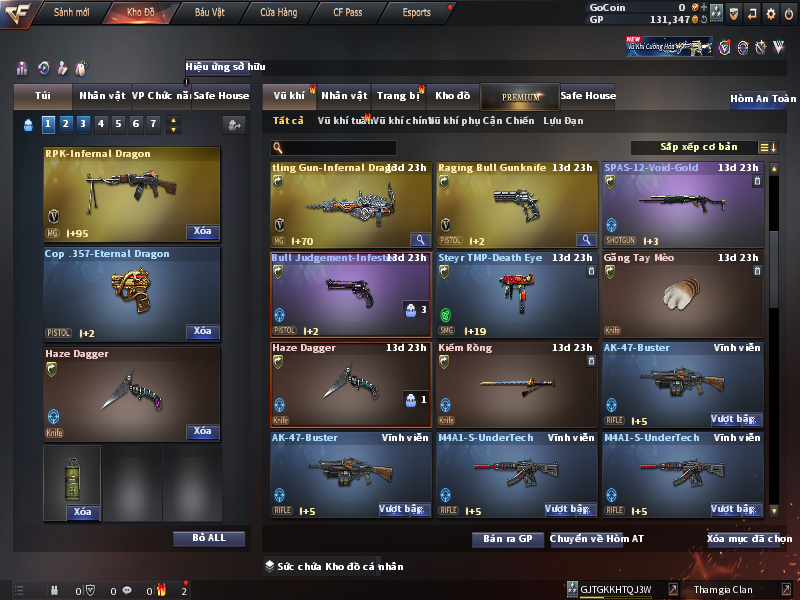The width and height of the screenshot is (800, 600).
Task: Go to the CF Pass tab
Action: [350, 13]
